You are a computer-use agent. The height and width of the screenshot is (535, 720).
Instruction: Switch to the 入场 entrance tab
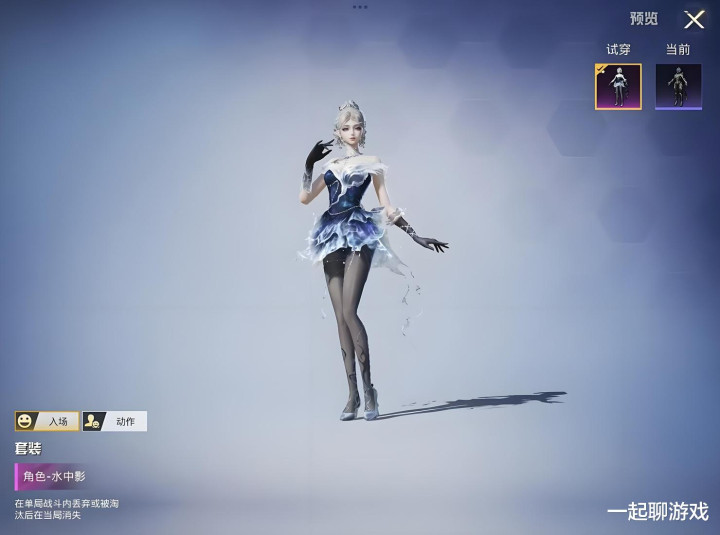coord(47,421)
